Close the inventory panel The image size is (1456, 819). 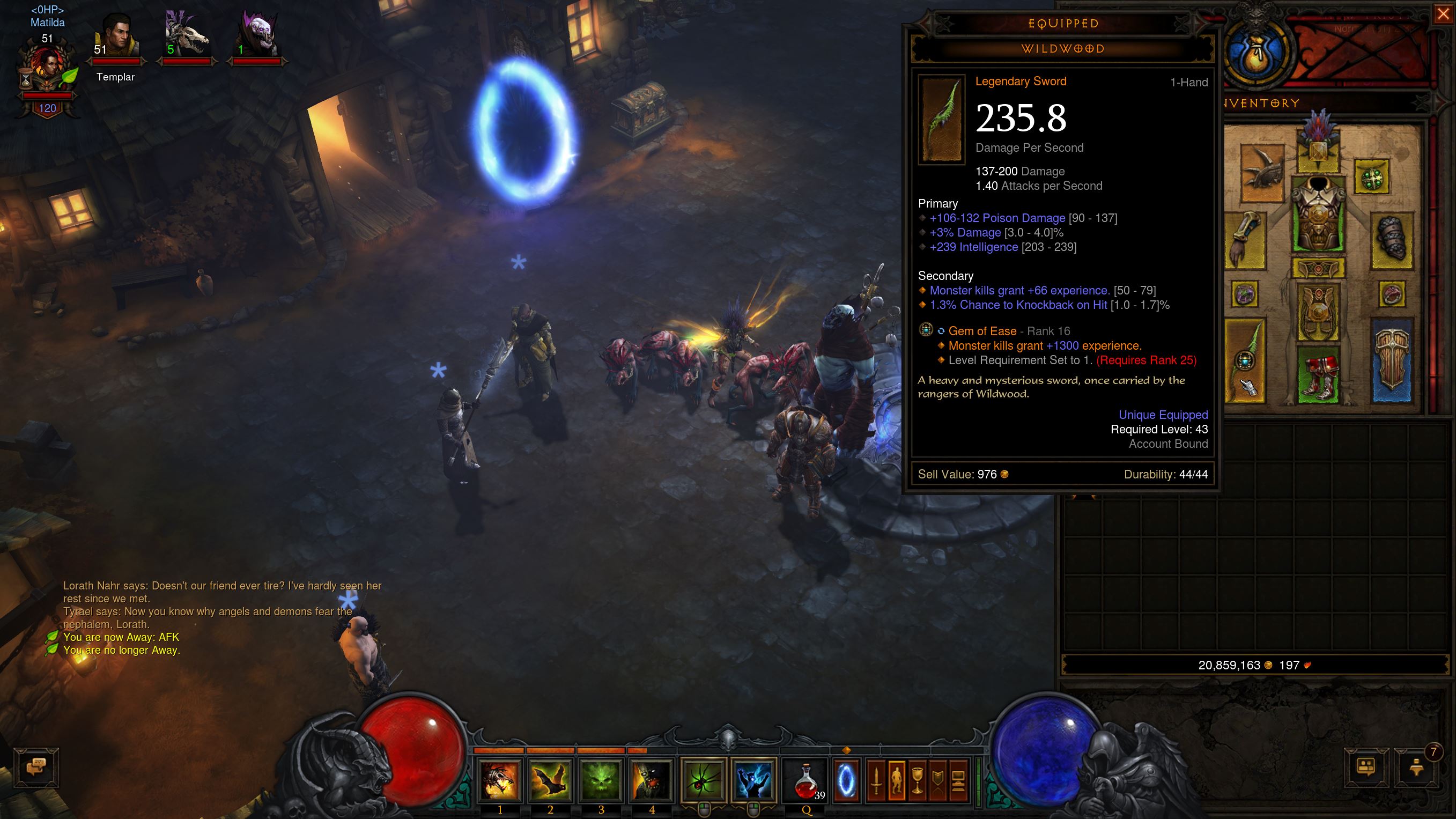coord(1443,15)
